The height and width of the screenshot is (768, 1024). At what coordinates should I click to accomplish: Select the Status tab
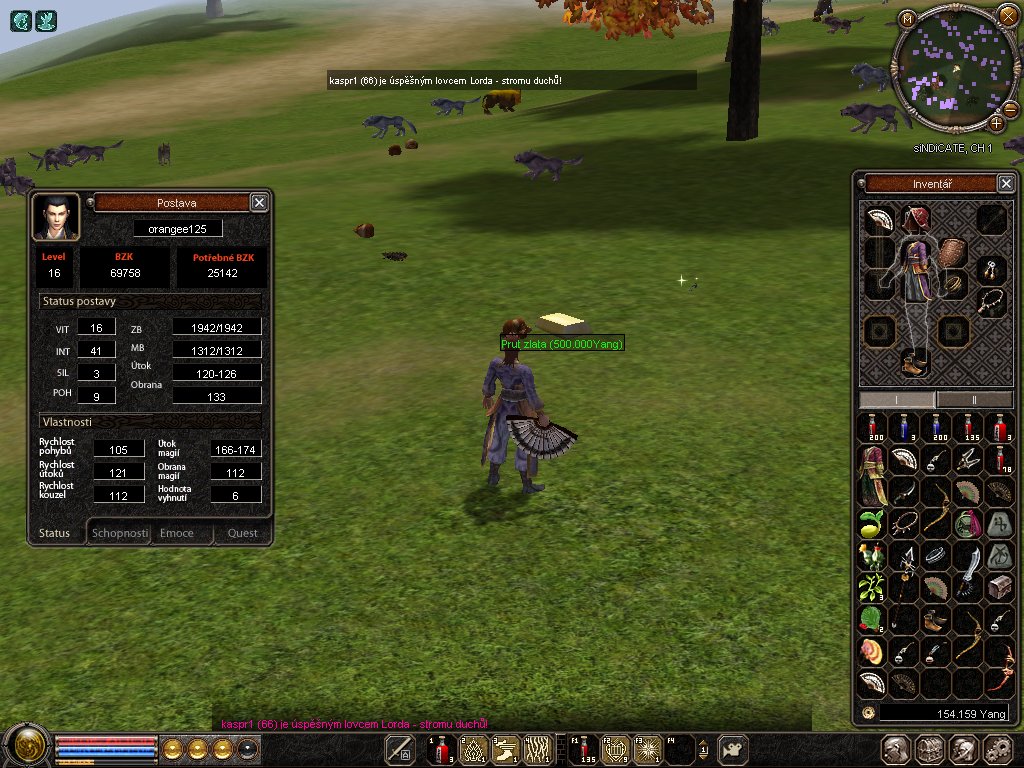55,533
